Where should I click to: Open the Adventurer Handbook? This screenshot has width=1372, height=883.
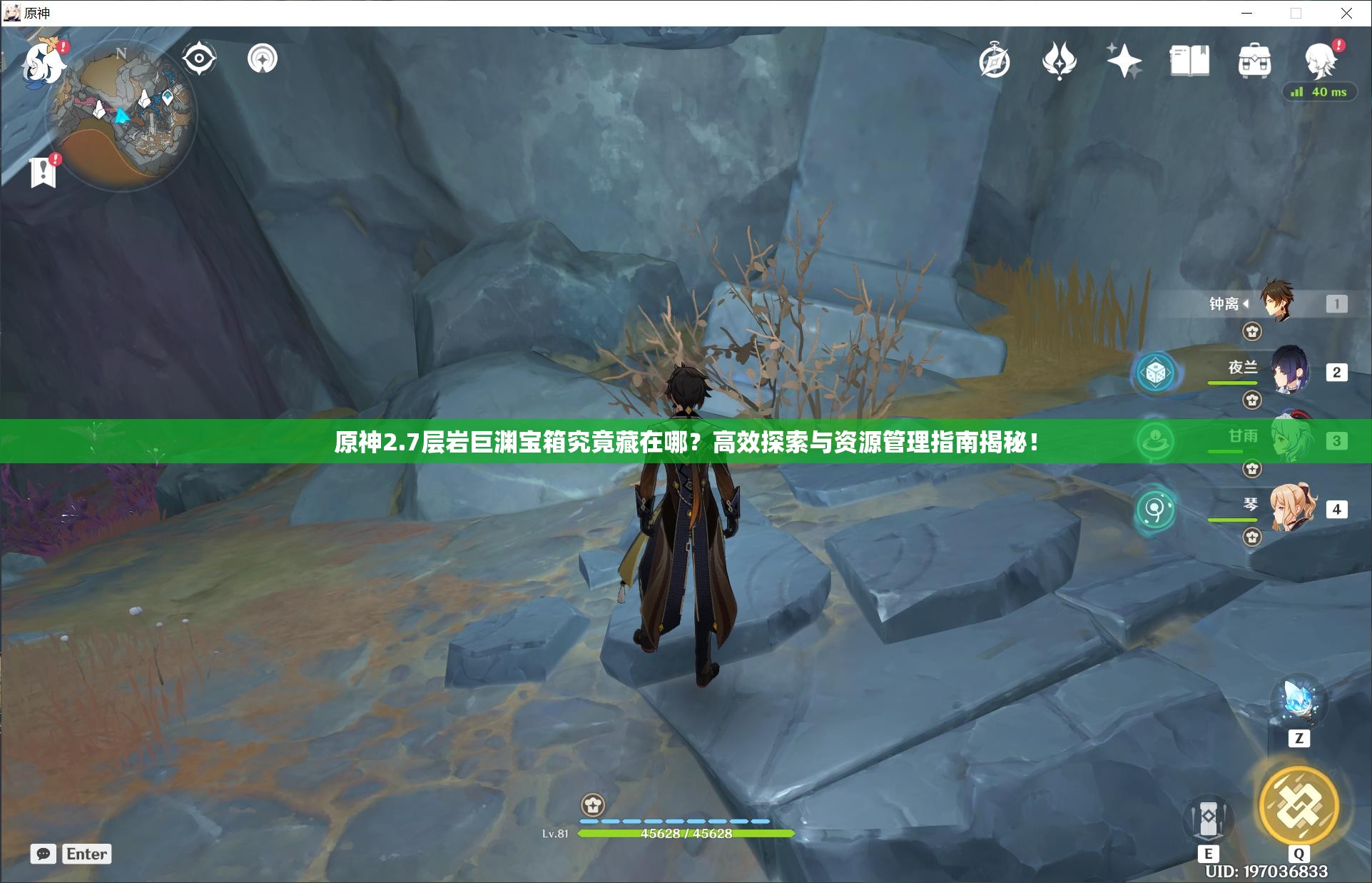(1189, 61)
